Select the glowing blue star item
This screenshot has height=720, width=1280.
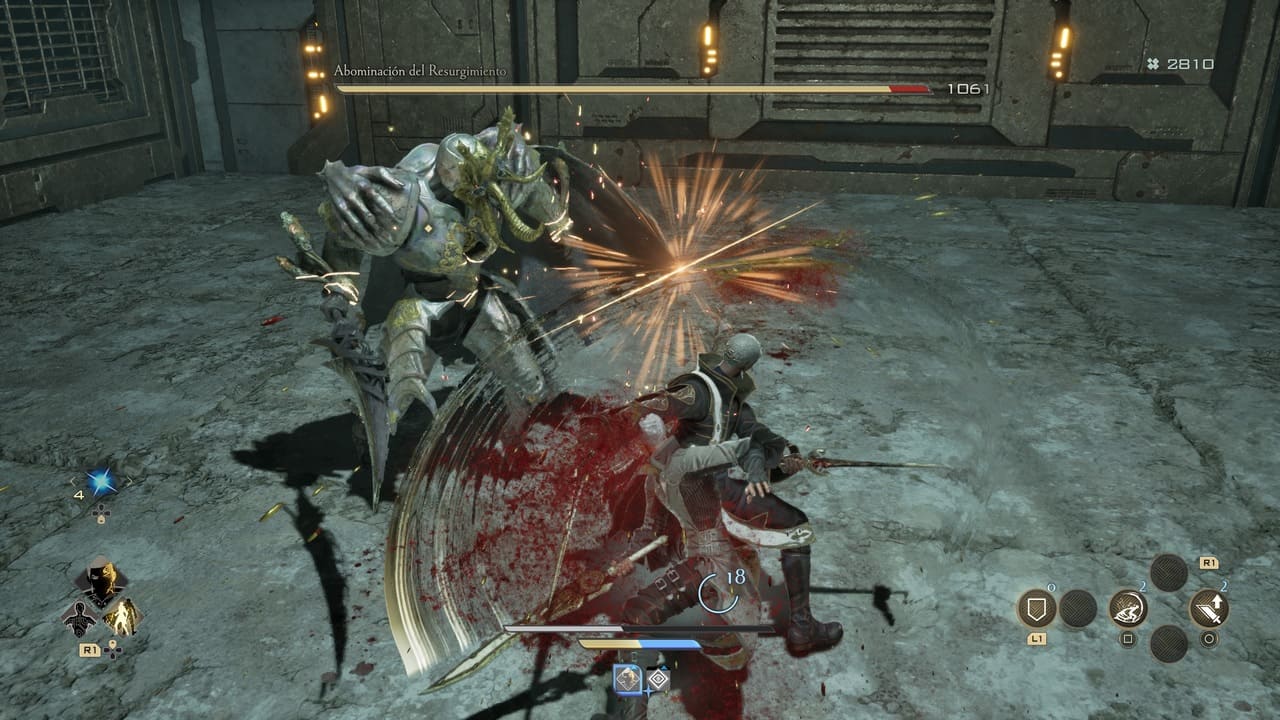(x=100, y=482)
